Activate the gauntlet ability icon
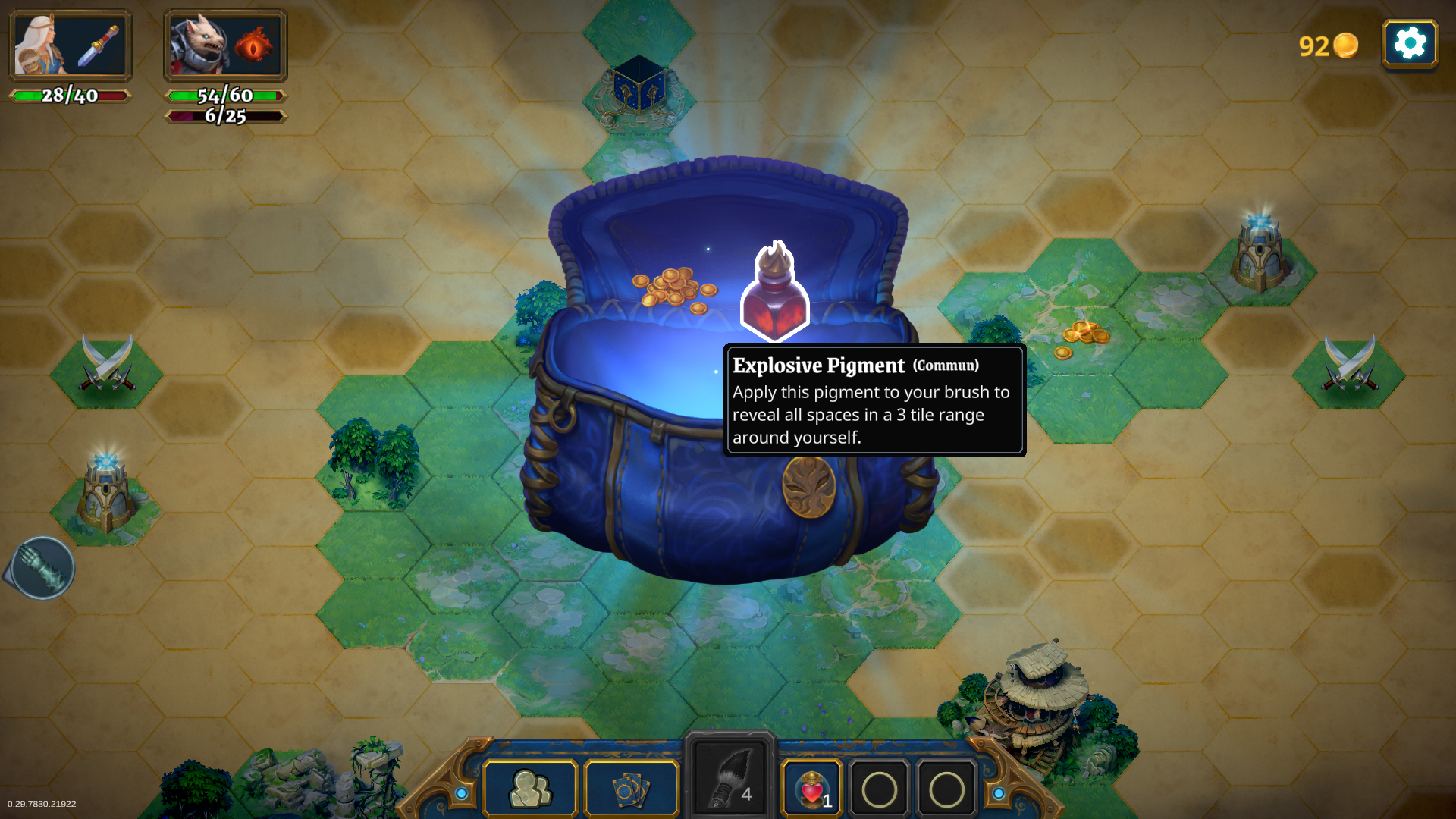The image size is (1456, 819). click(x=42, y=567)
